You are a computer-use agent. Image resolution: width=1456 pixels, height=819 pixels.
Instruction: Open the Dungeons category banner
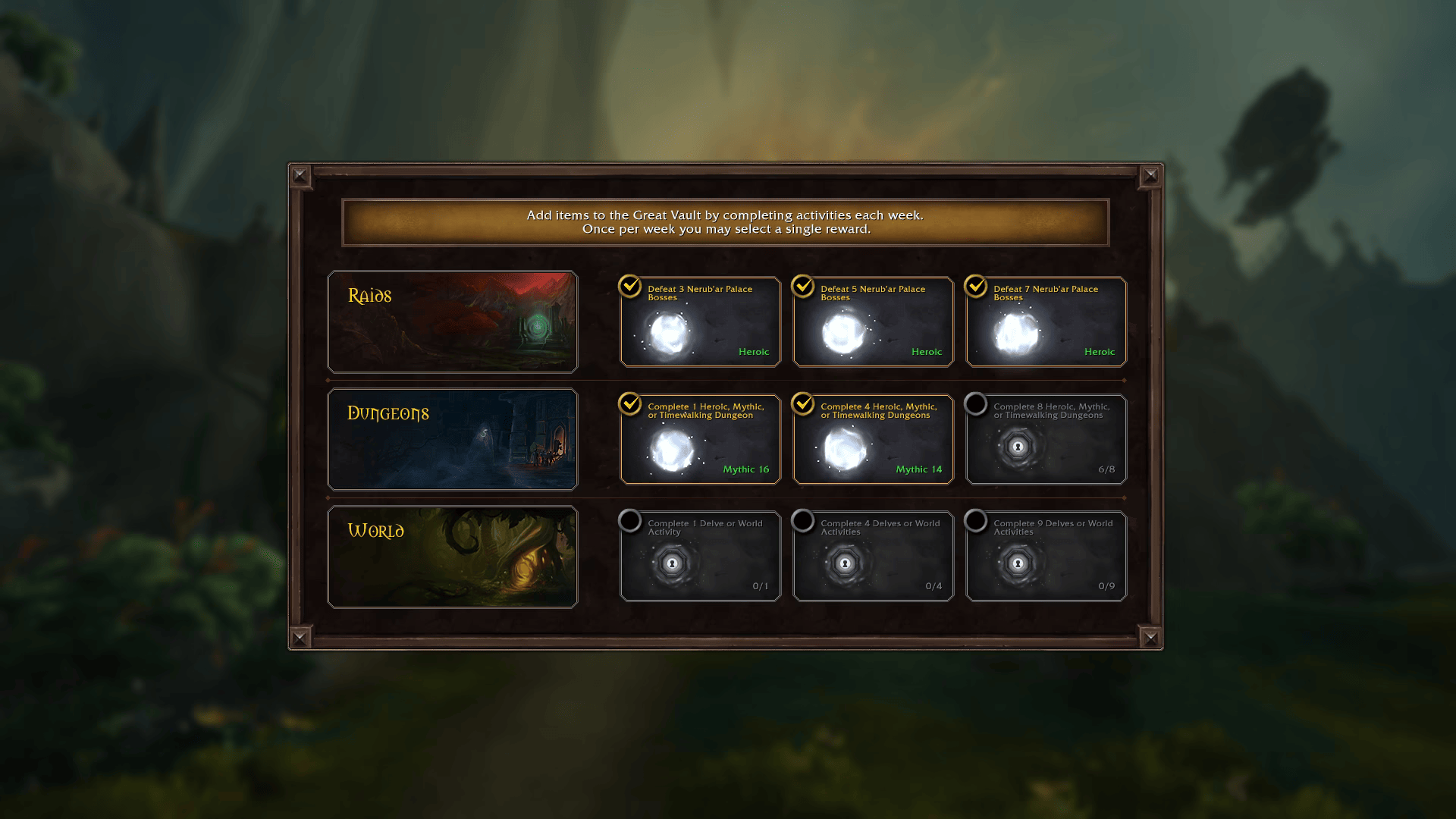tap(452, 440)
